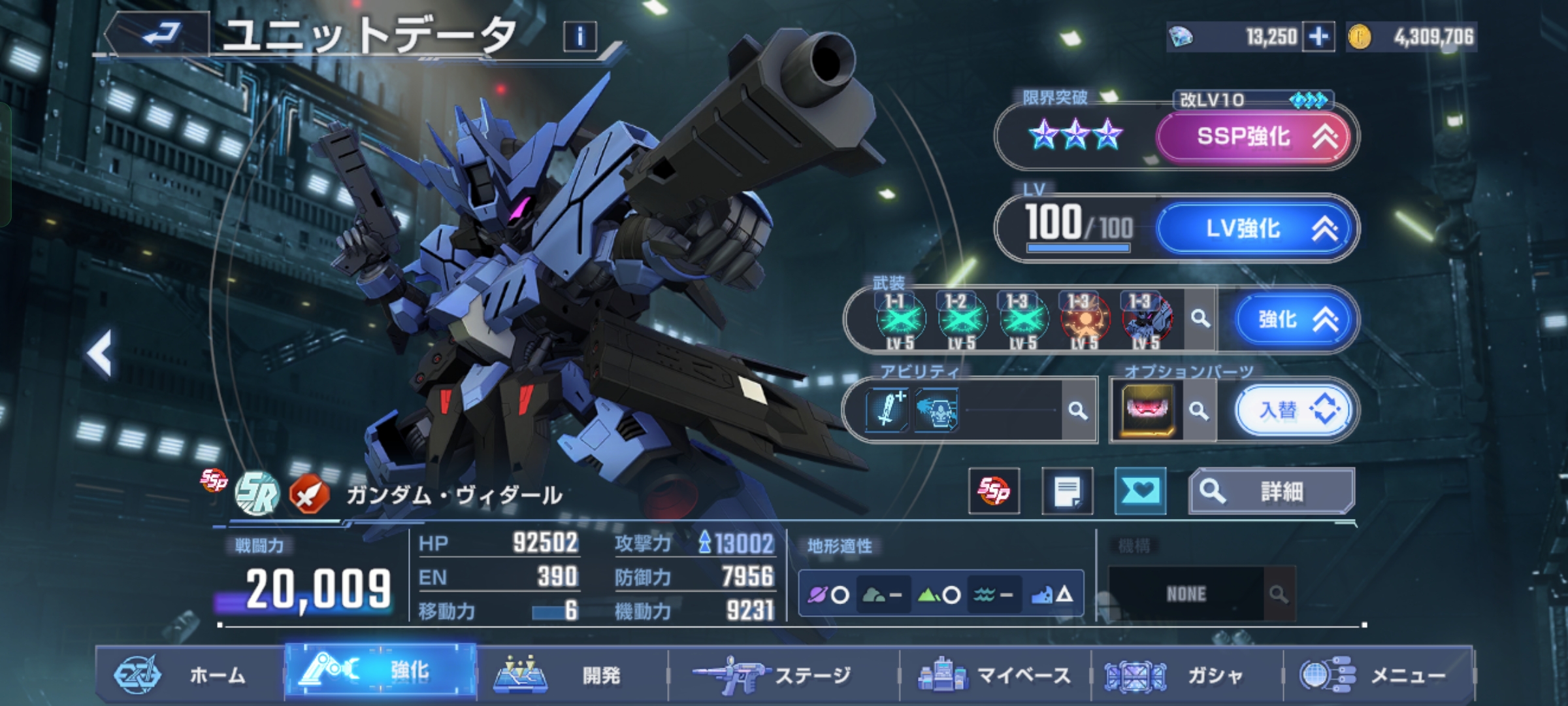The height and width of the screenshot is (706, 1568).
Task: Open the document notes icon
Action: click(x=1067, y=491)
